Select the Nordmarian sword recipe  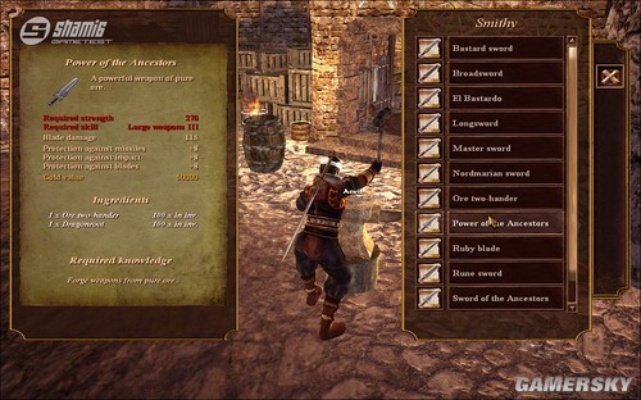pyautogui.click(x=504, y=173)
